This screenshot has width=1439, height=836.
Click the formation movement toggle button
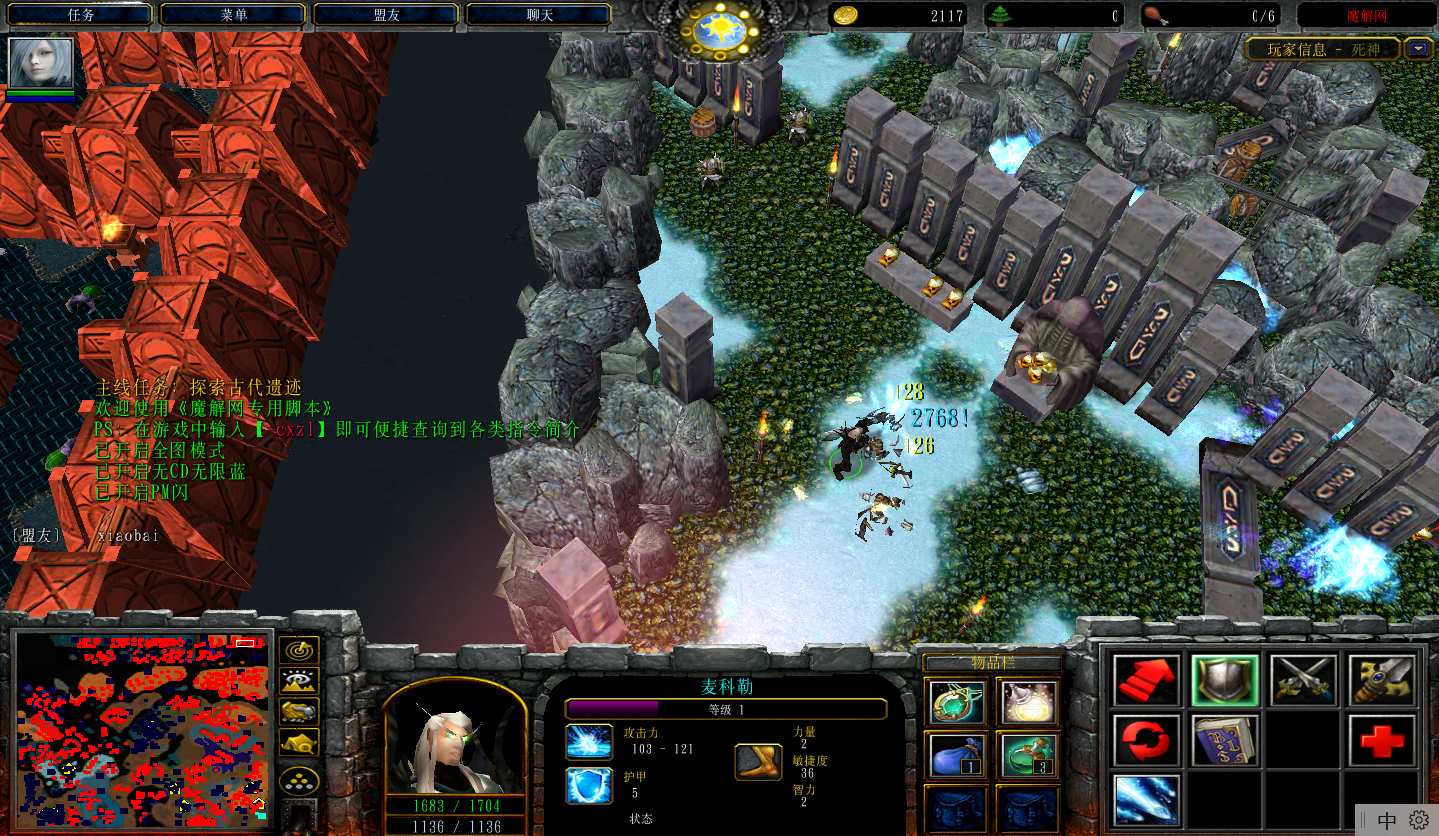[x=299, y=780]
